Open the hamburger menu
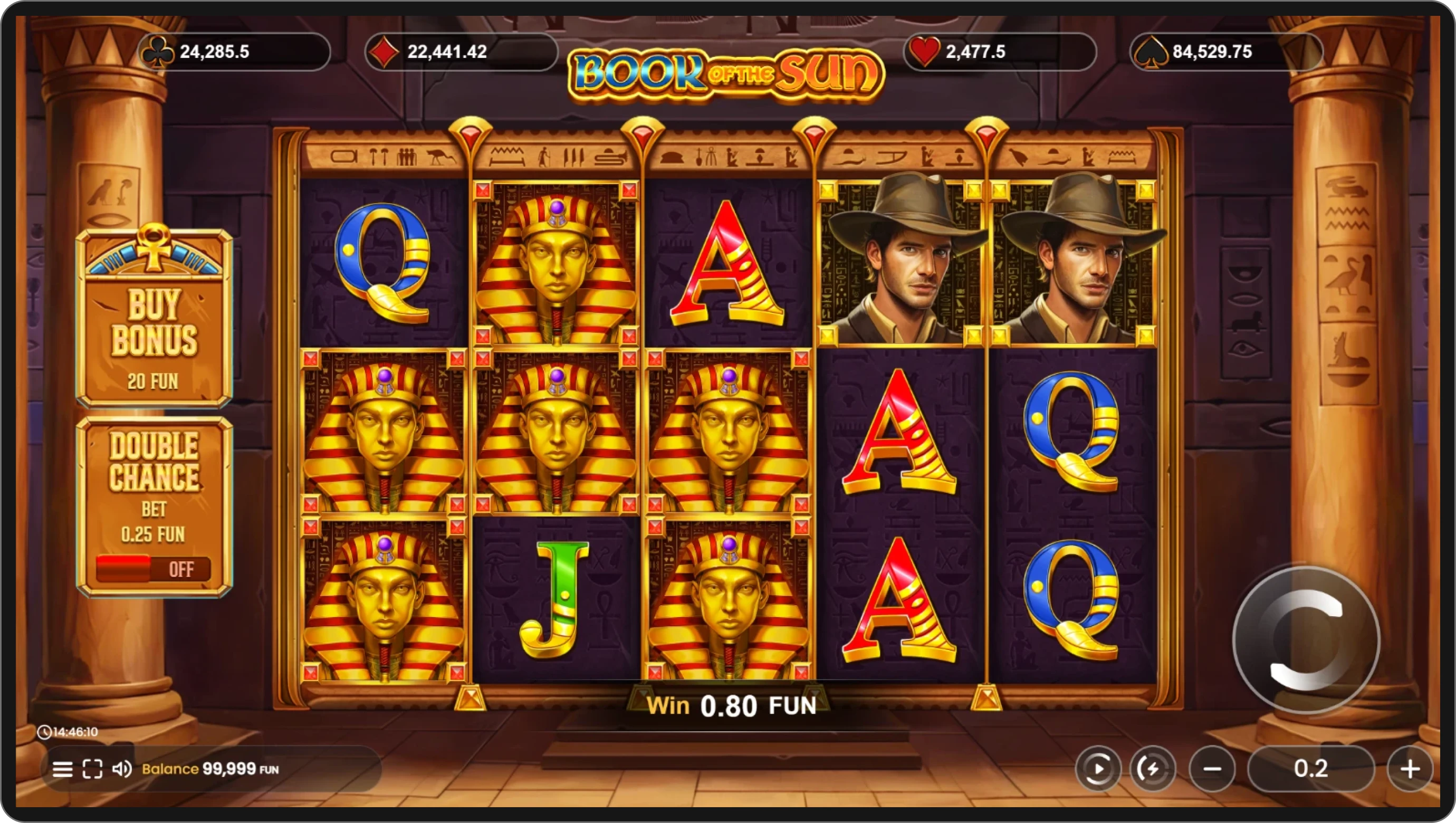The width and height of the screenshot is (1456, 823). [62, 769]
